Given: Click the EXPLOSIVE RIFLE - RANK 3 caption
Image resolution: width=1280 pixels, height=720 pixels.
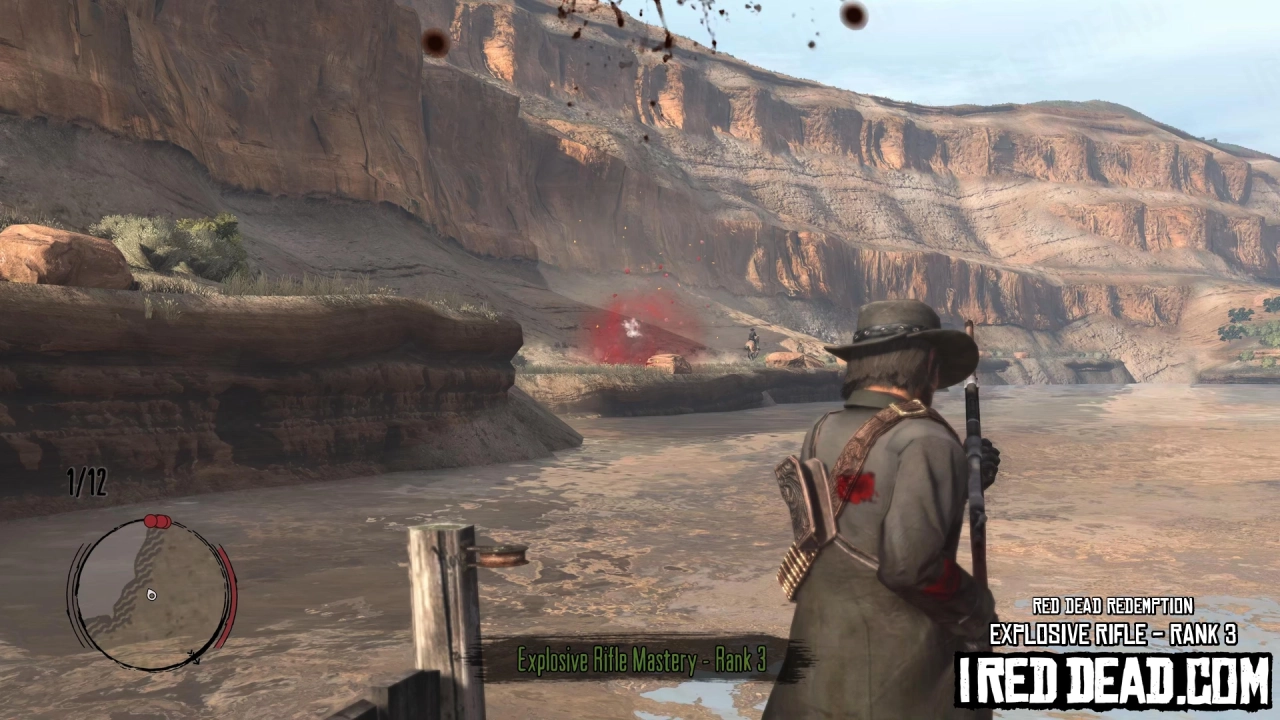Looking at the screenshot, I should pos(1113,634).
